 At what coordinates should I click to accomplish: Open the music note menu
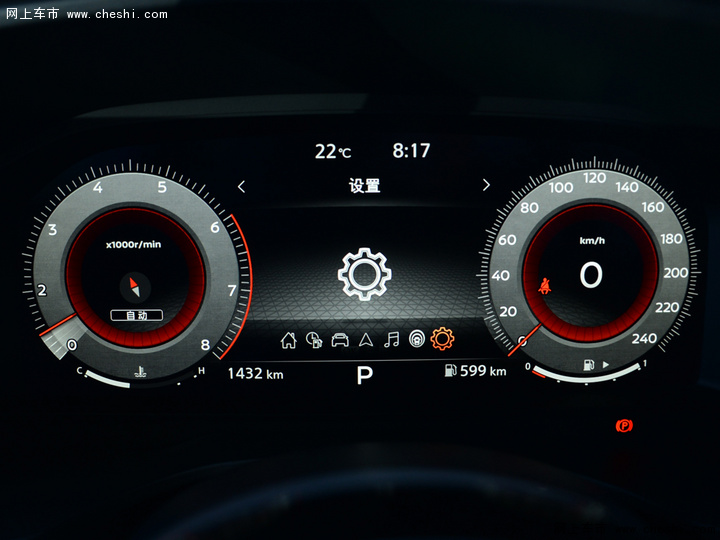392,340
